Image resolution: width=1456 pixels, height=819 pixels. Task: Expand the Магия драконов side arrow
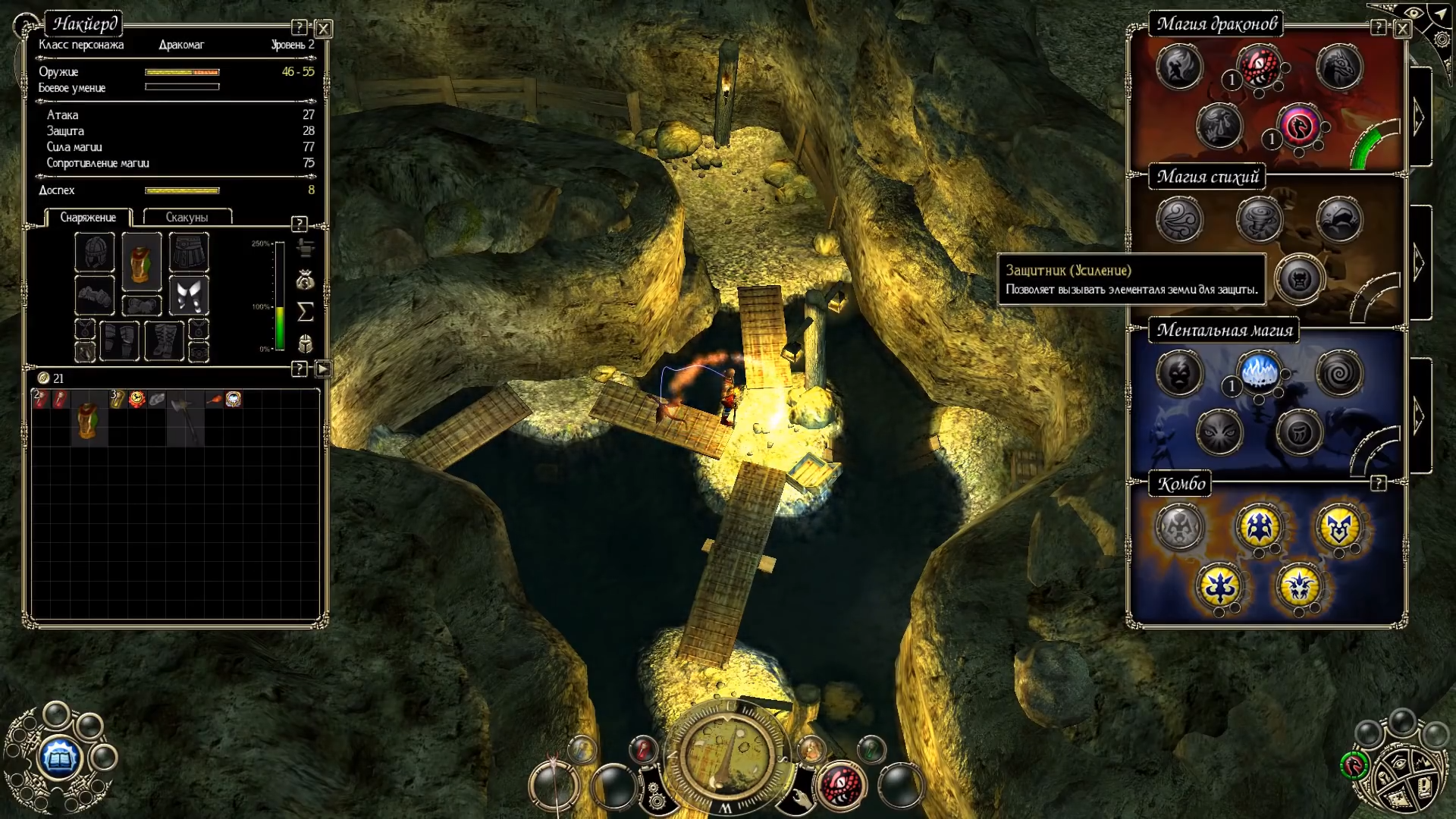click(1420, 118)
